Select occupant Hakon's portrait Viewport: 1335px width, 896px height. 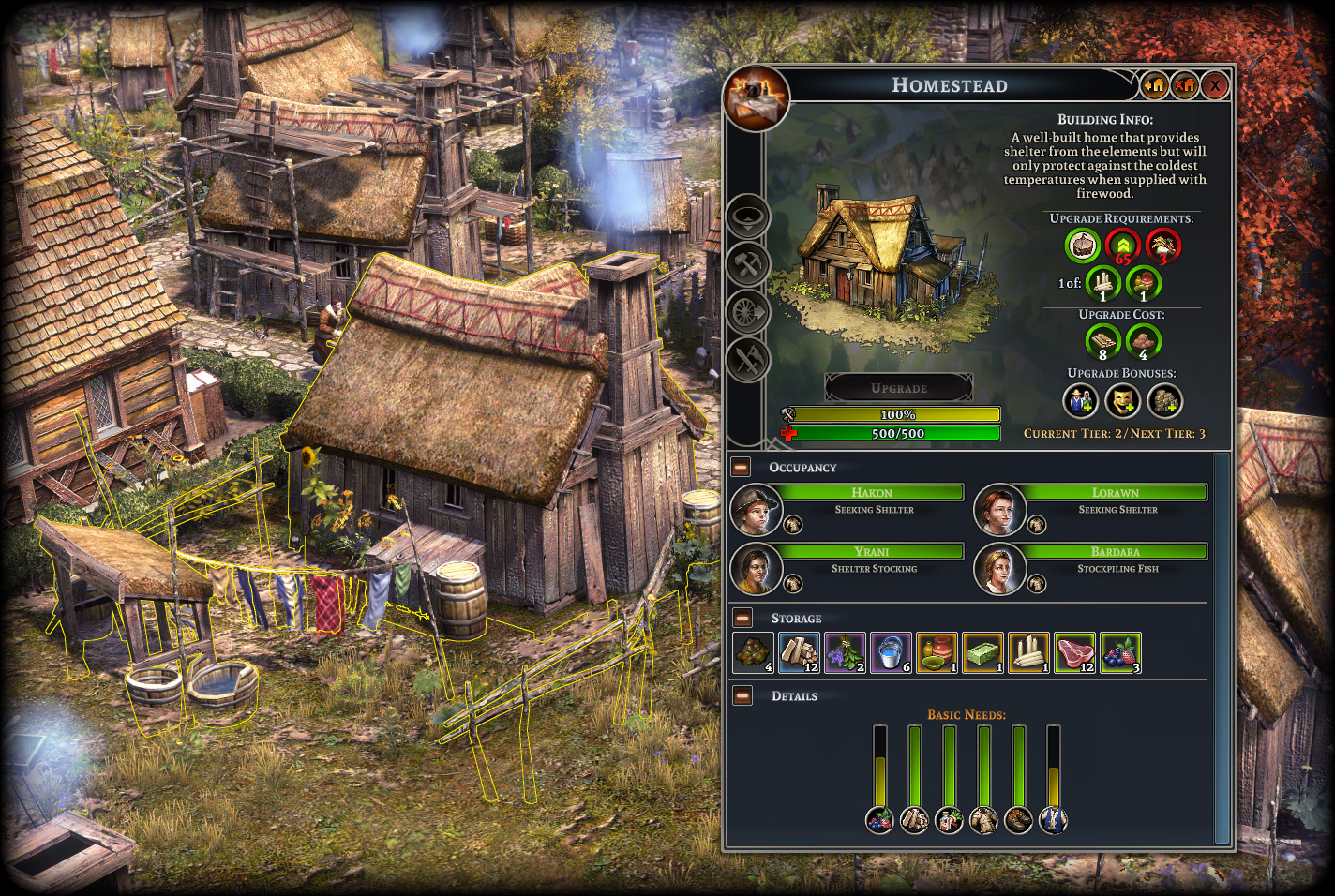click(756, 510)
